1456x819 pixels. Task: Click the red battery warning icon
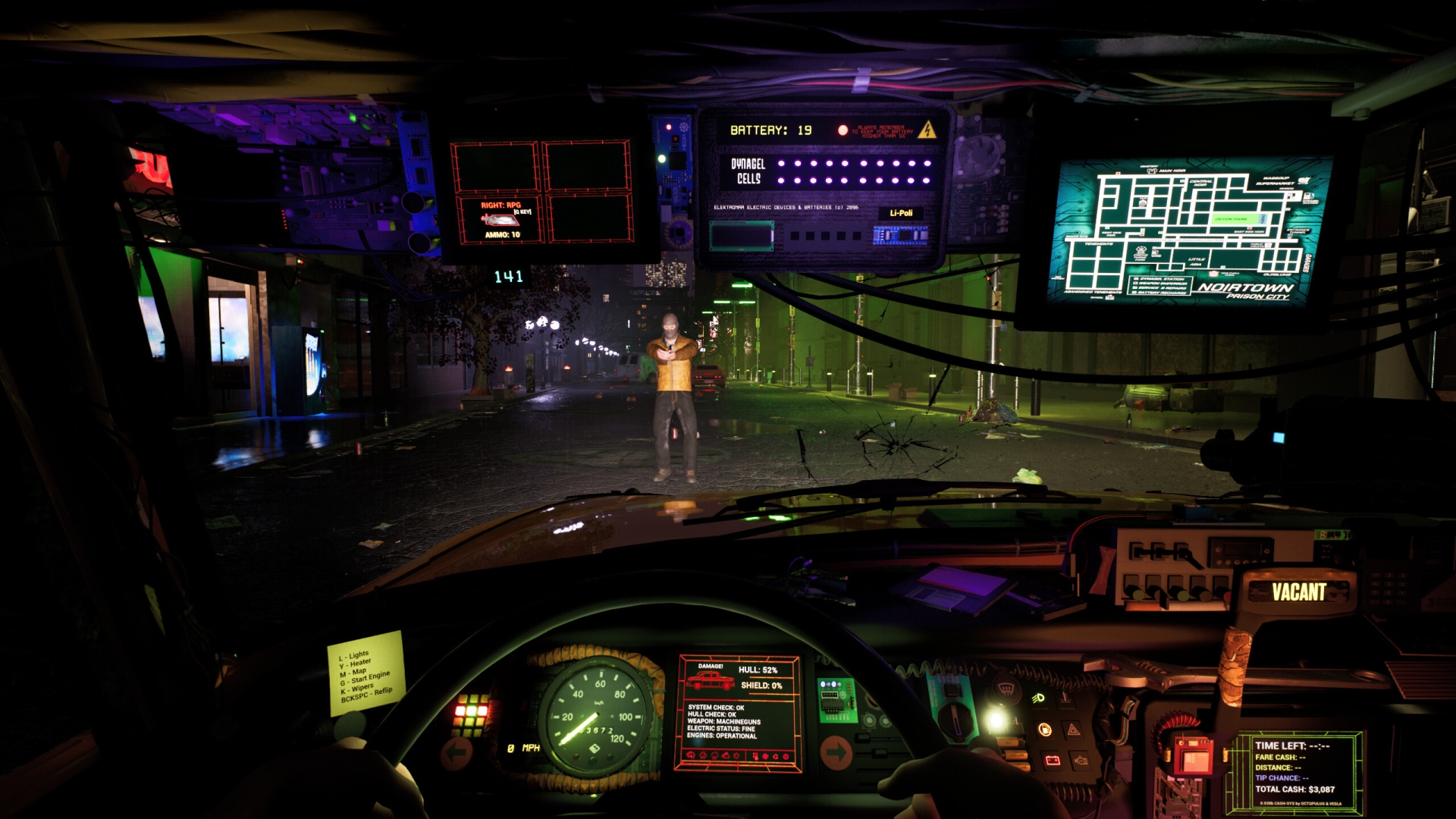coord(1053,760)
